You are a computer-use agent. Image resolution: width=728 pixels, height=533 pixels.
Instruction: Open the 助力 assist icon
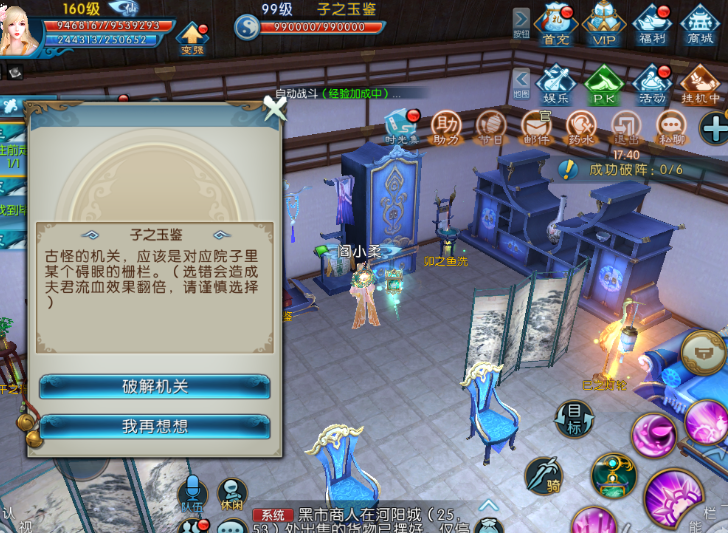pos(447,127)
